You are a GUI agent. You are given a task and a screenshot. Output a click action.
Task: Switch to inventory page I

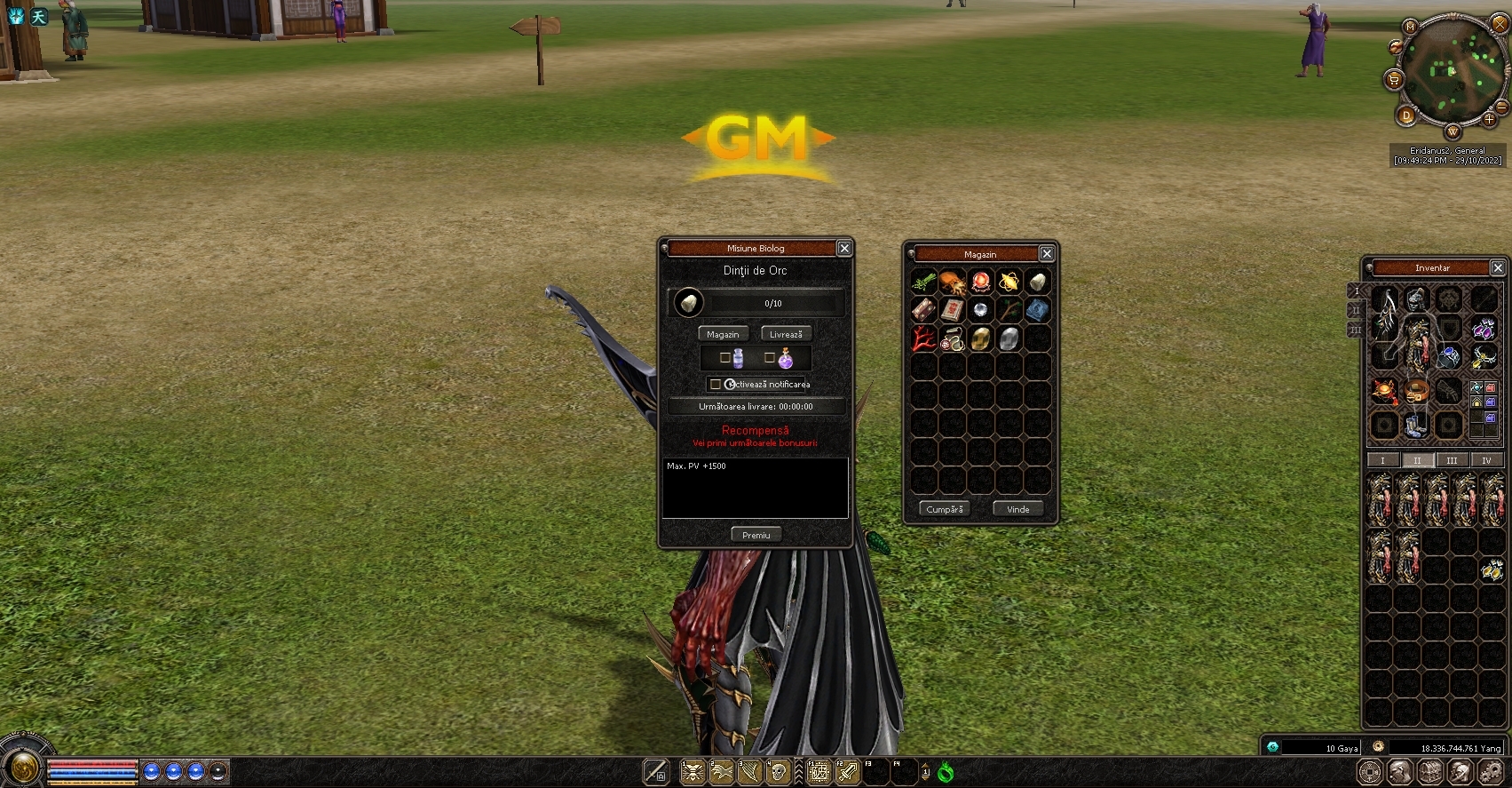[1382, 460]
